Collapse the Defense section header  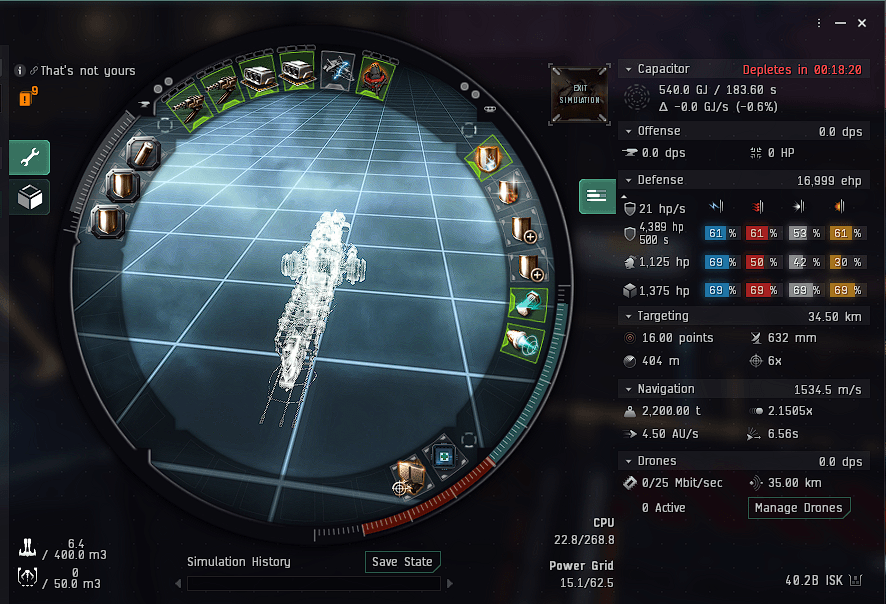pyautogui.click(x=628, y=180)
